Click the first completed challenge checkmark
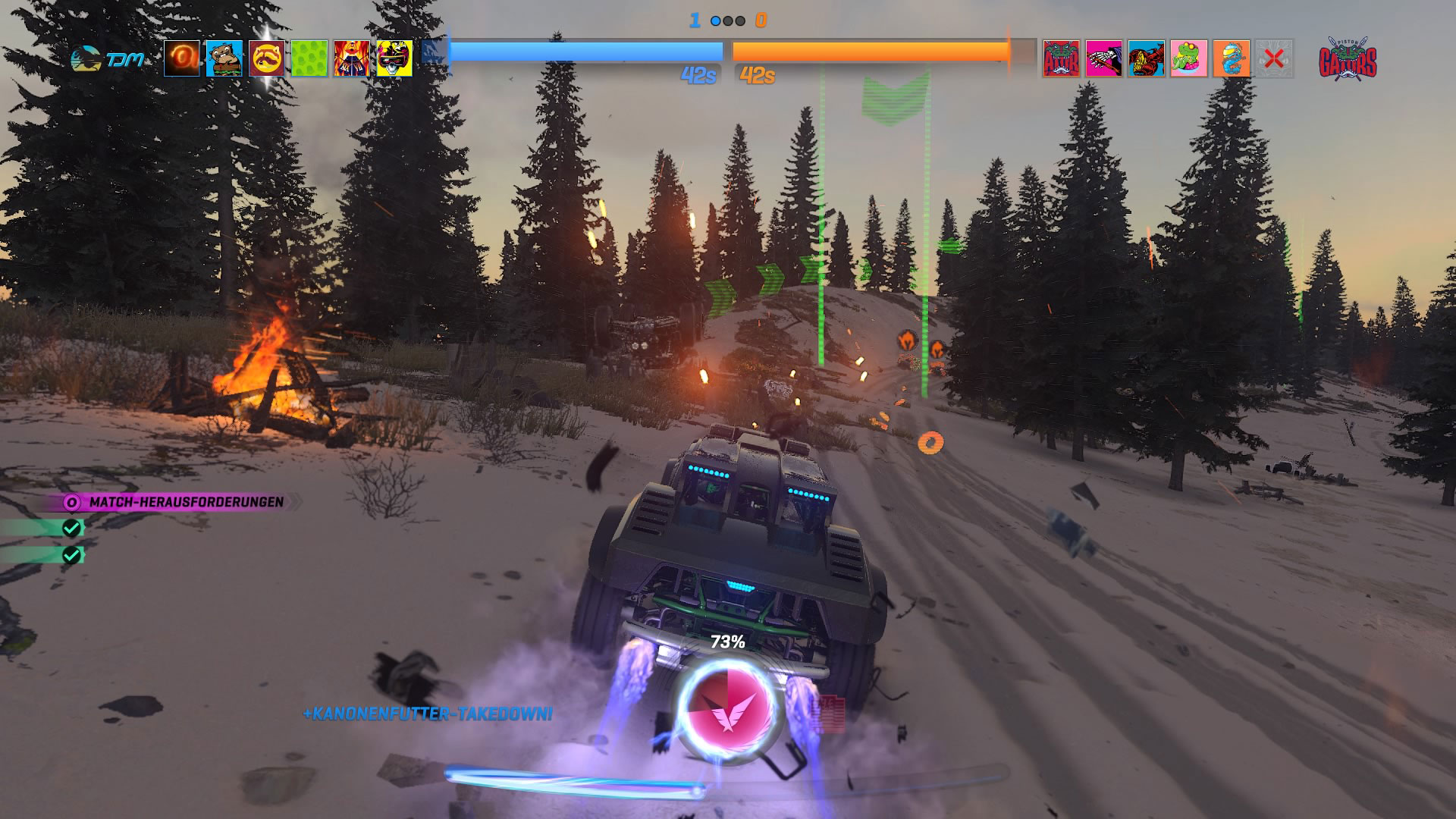 (72, 527)
